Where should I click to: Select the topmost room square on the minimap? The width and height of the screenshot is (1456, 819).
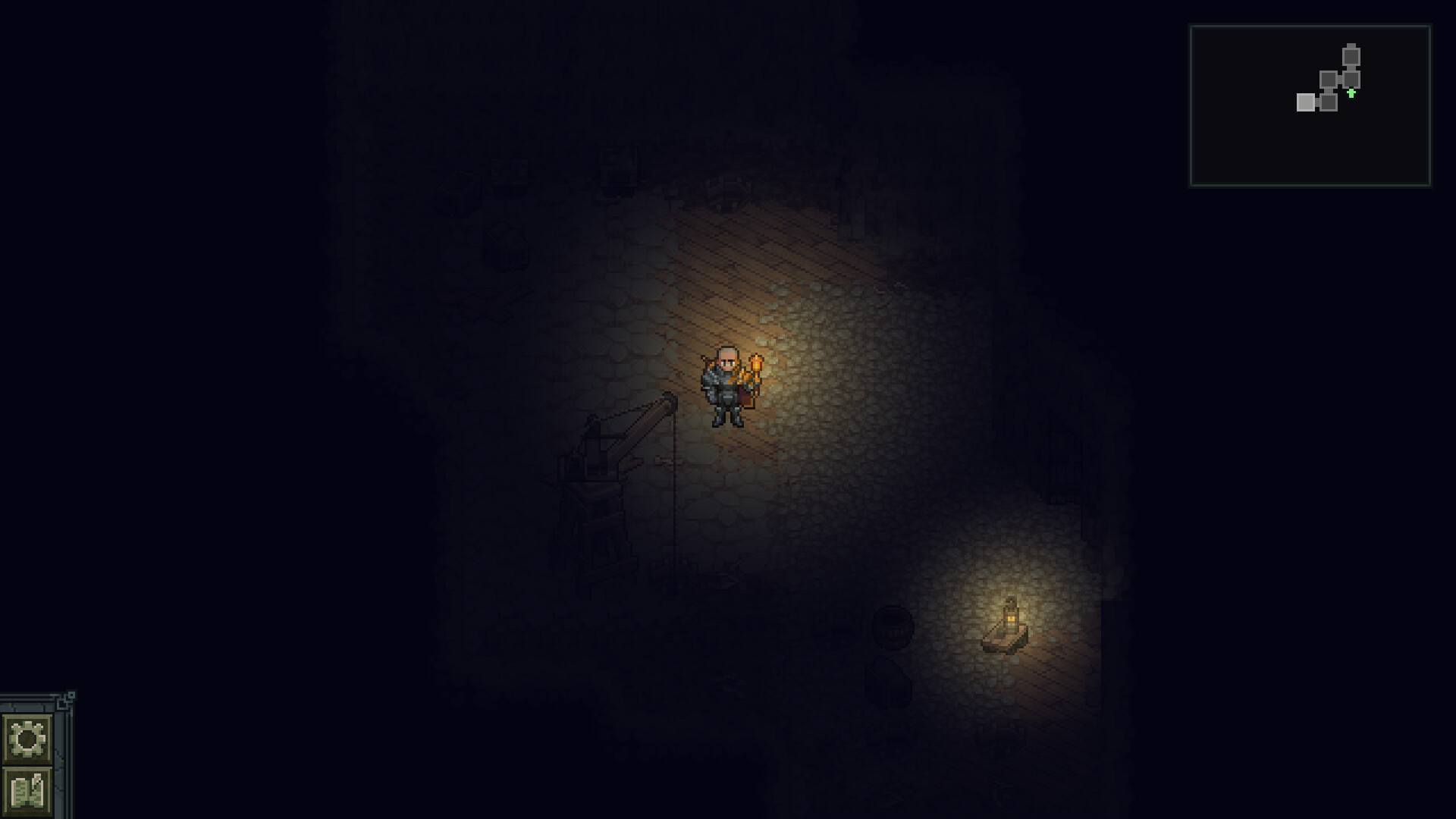(1351, 58)
